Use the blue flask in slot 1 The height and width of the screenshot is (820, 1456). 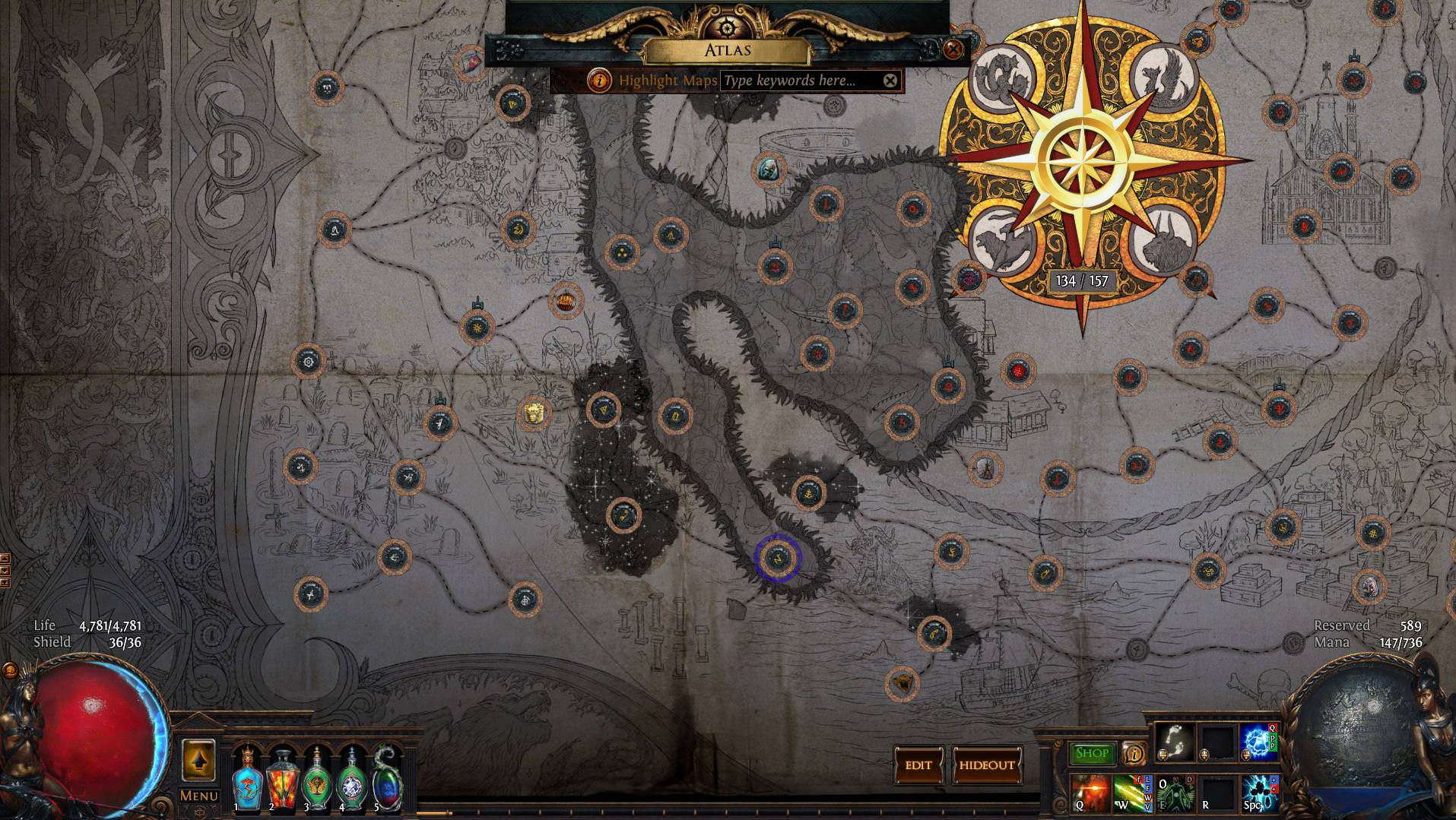(x=246, y=778)
